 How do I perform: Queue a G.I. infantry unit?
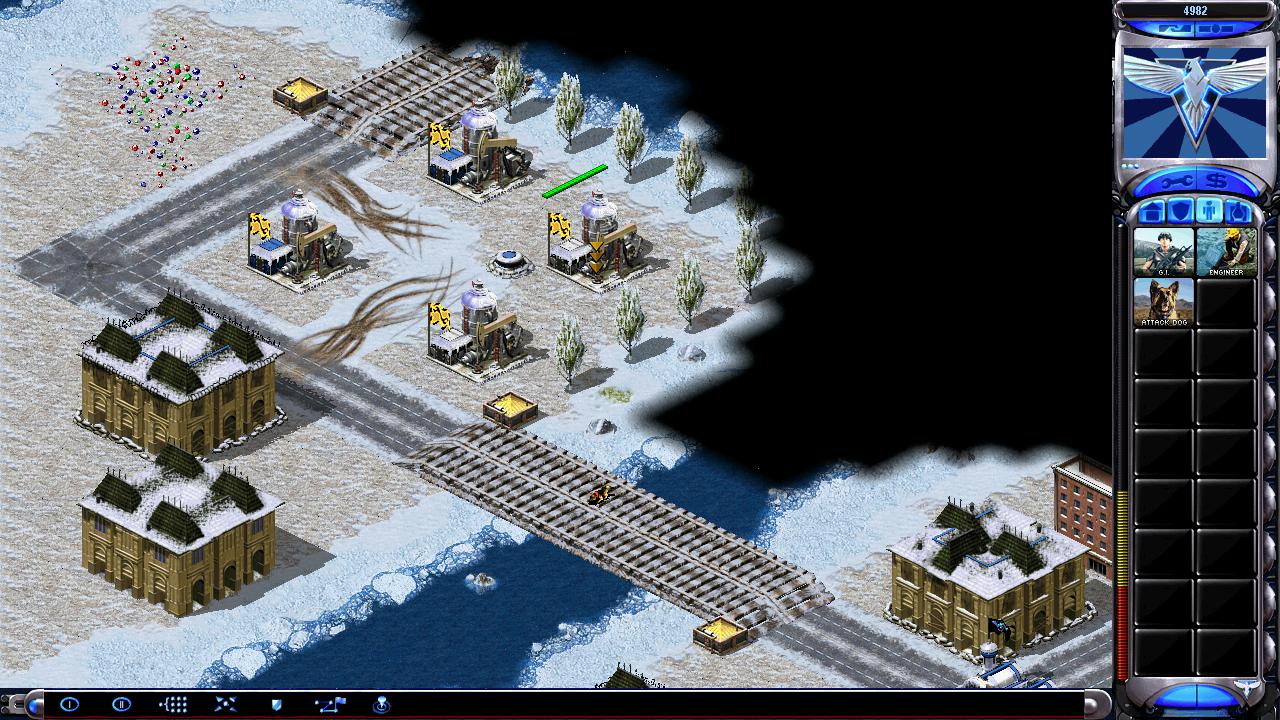pyautogui.click(x=1163, y=252)
